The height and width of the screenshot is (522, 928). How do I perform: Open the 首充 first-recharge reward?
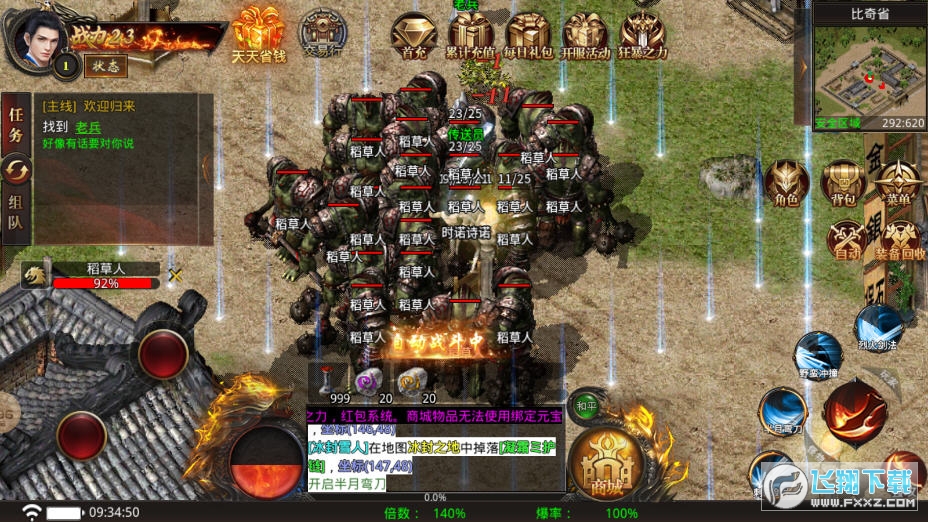pyautogui.click(x=413, y=35)
